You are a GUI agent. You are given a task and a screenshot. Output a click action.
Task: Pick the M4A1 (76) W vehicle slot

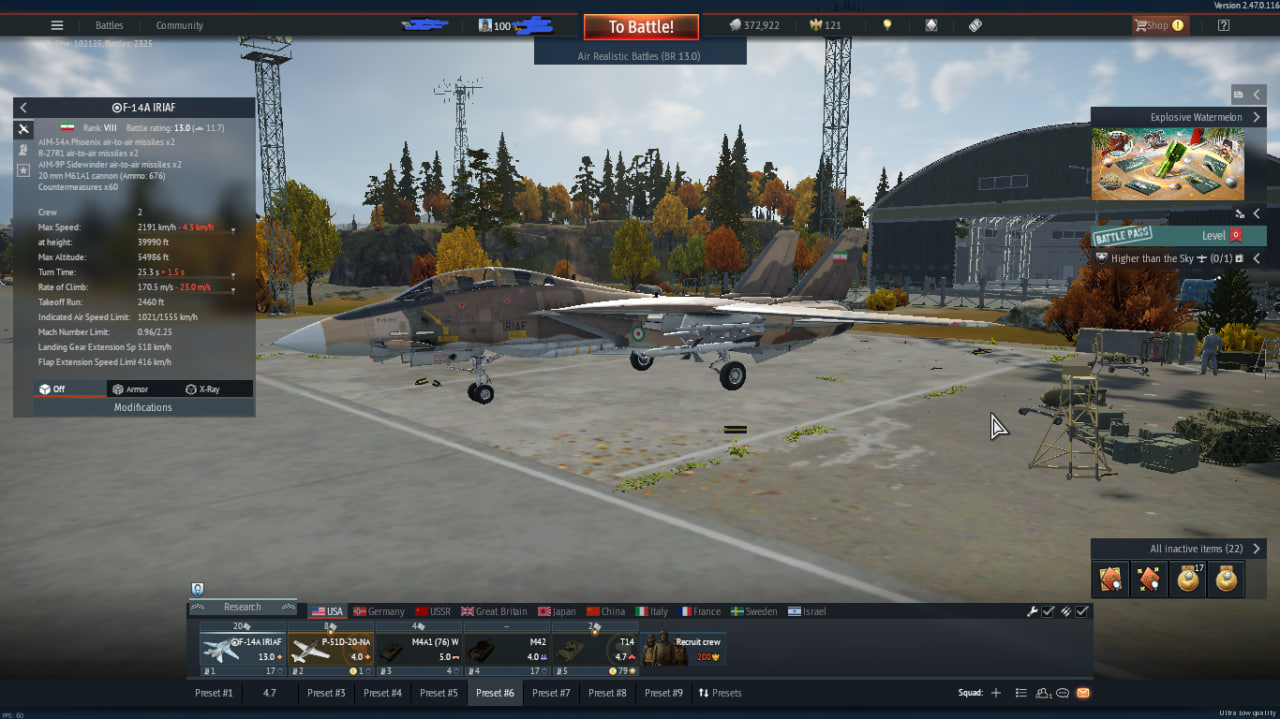[419, 650]
